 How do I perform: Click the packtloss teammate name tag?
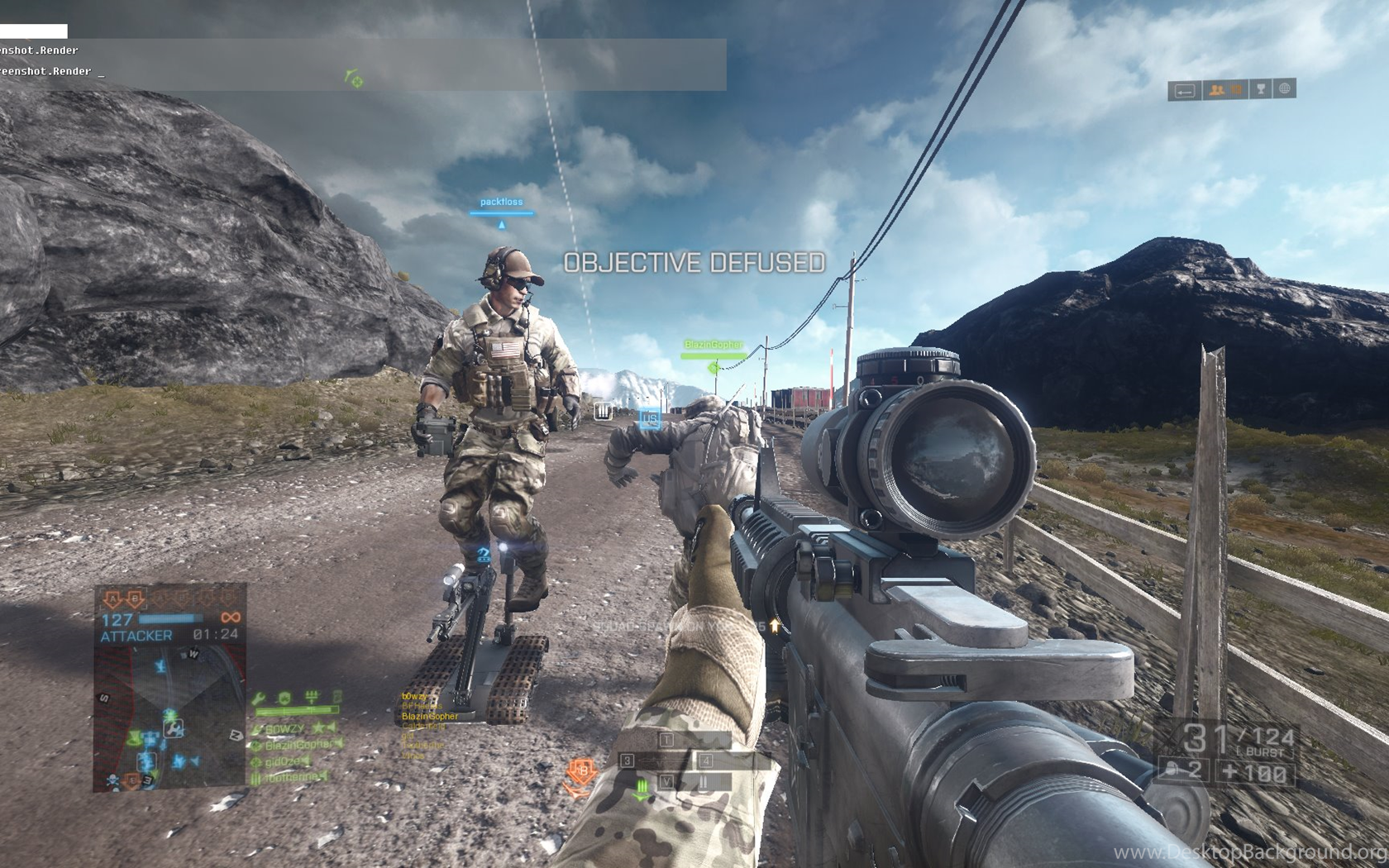click(x=501, y=202)
